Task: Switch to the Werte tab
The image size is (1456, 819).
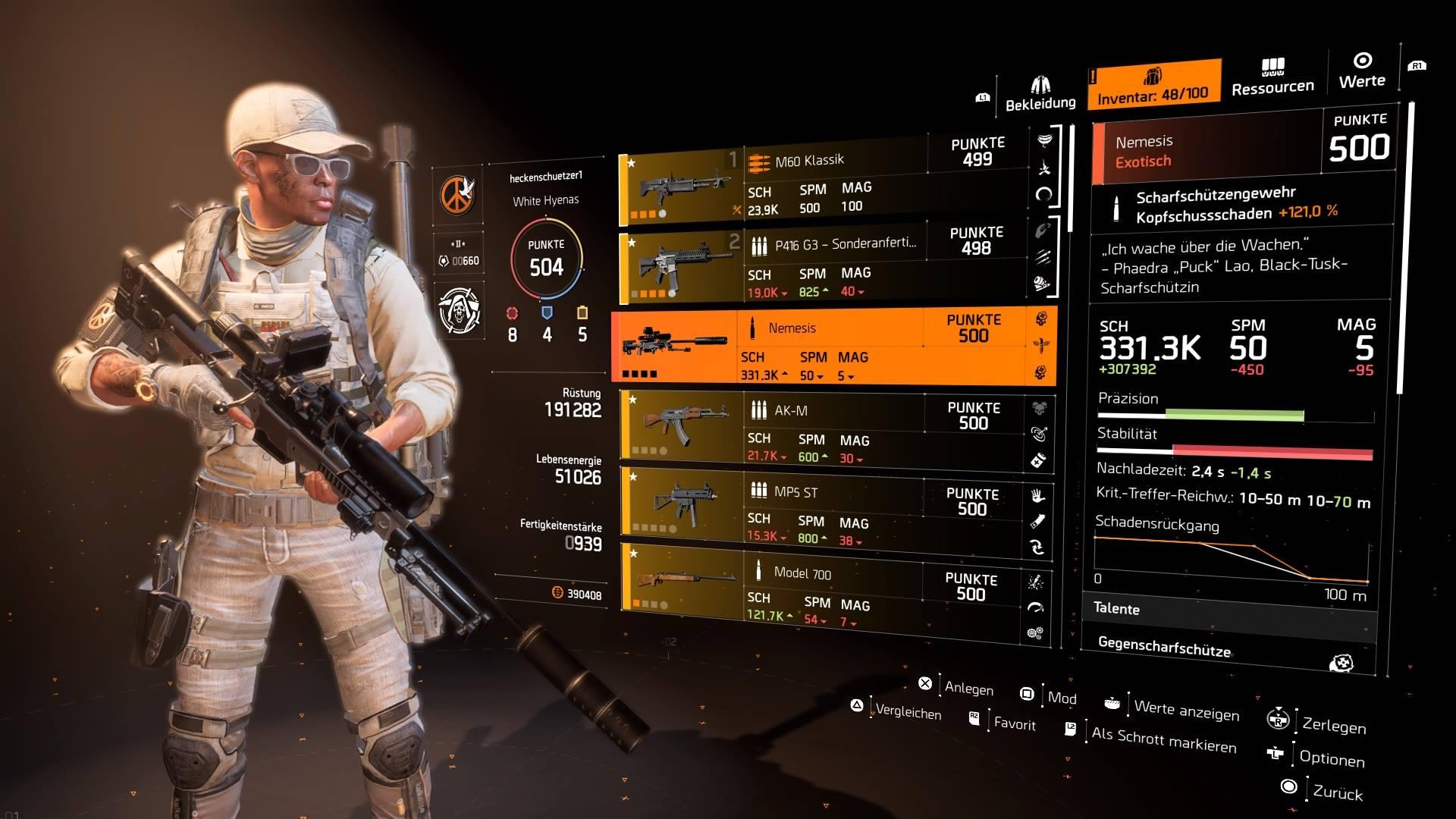Action: click(1362, 71)
